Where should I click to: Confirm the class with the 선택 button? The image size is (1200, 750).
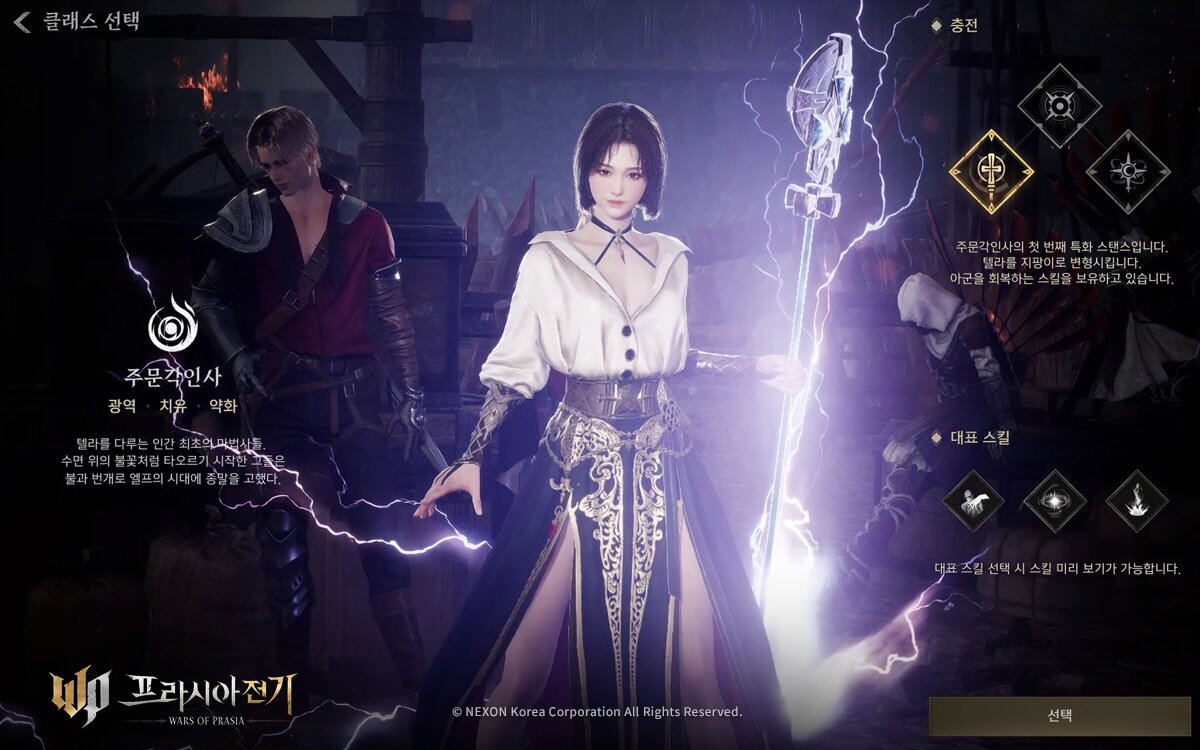(x=1059, y=716)
